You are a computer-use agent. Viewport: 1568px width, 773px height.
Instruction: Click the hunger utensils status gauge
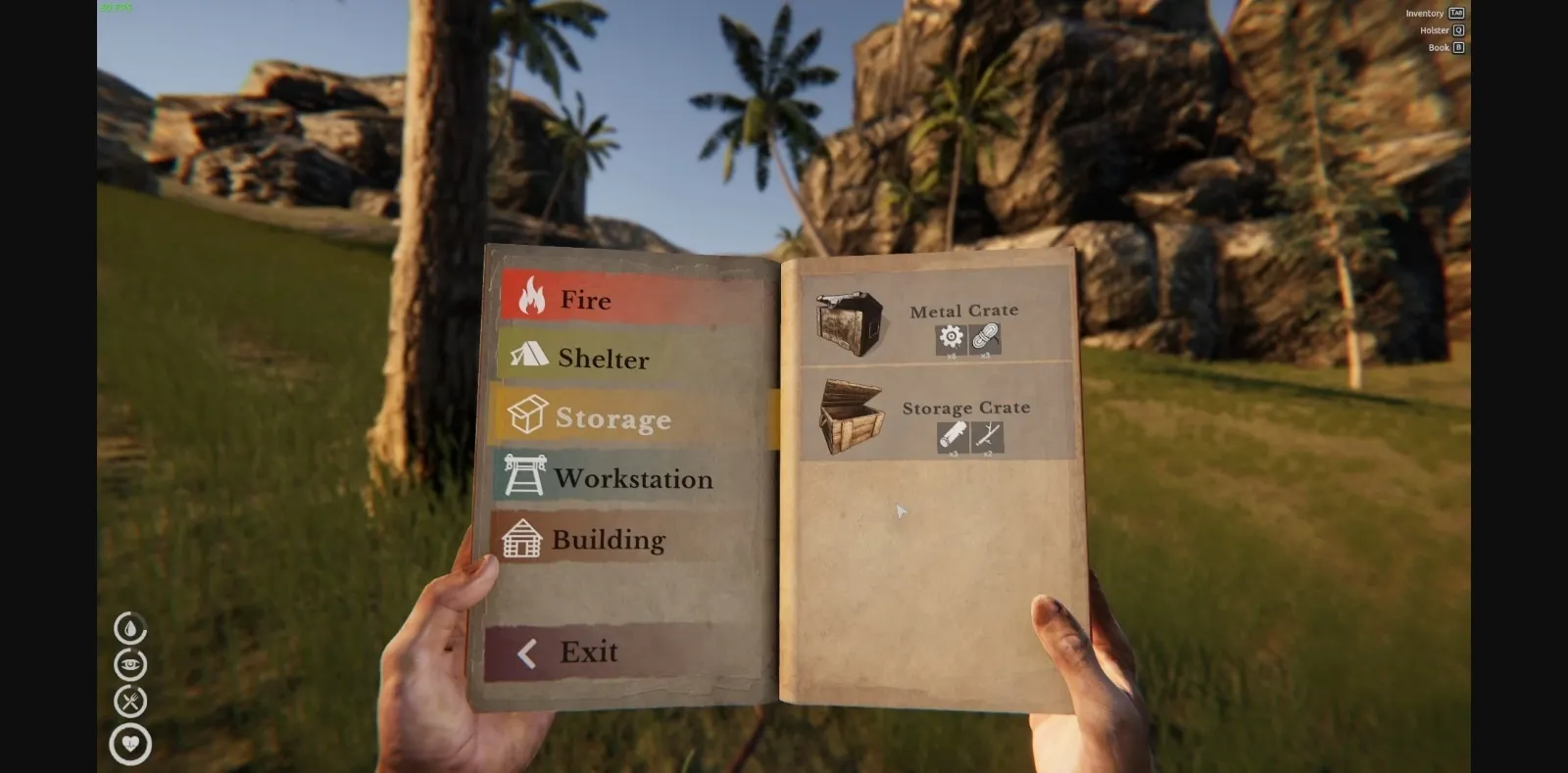(129, 701)
